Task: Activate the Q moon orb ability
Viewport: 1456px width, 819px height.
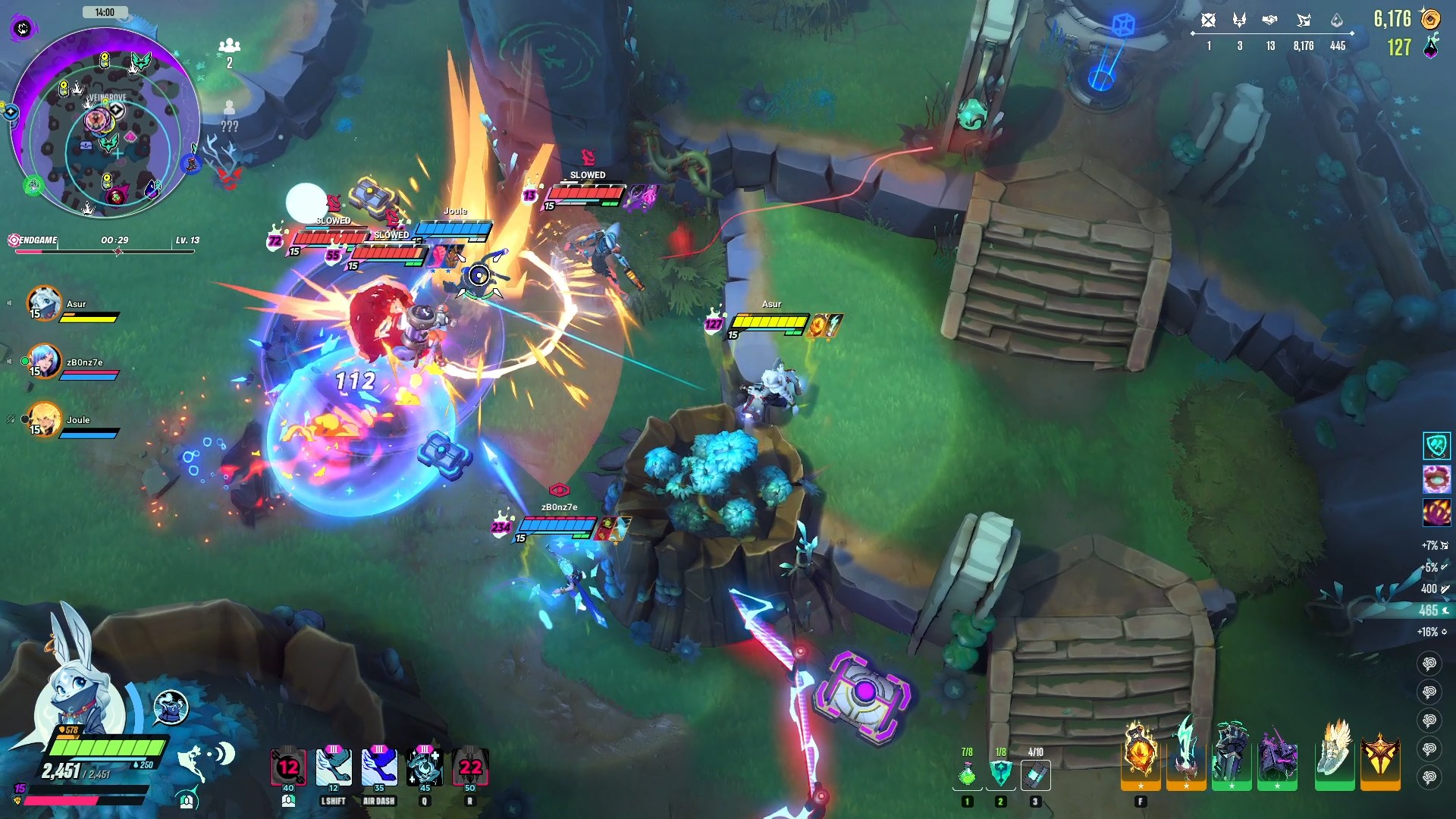Action: point(425,767)
